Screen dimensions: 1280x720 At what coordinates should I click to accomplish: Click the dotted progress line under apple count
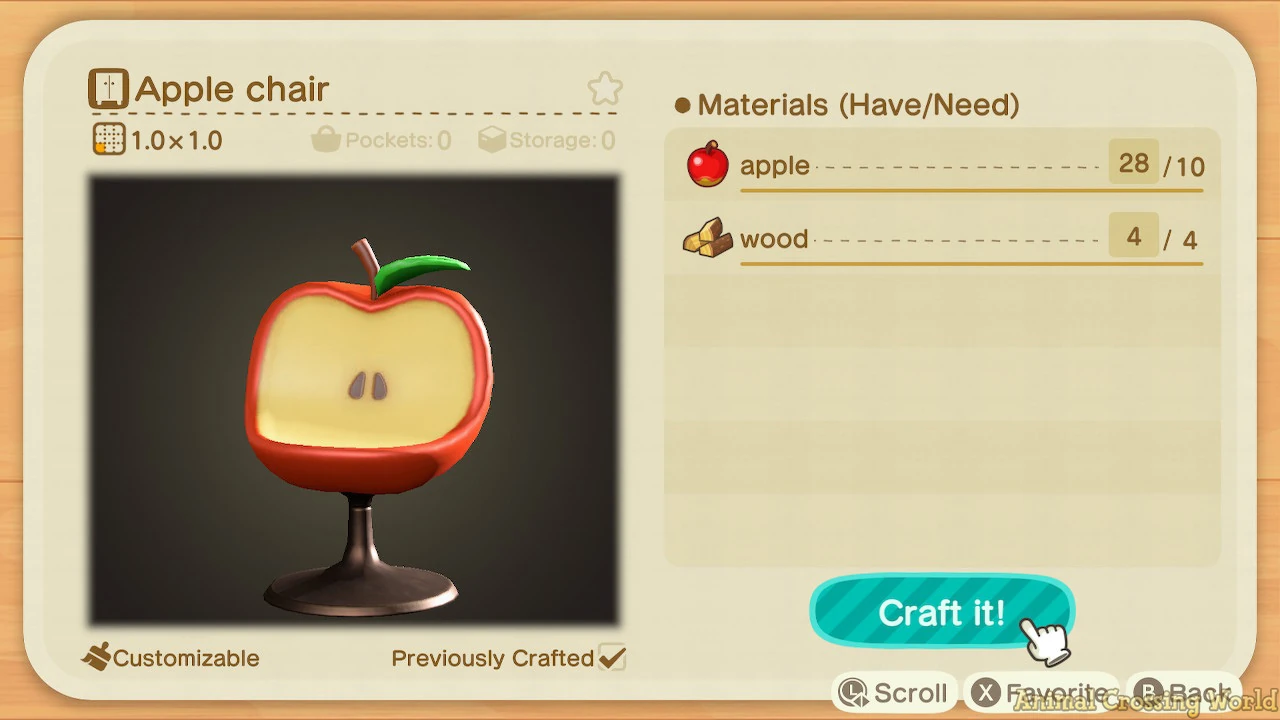[x=960, y=168]
